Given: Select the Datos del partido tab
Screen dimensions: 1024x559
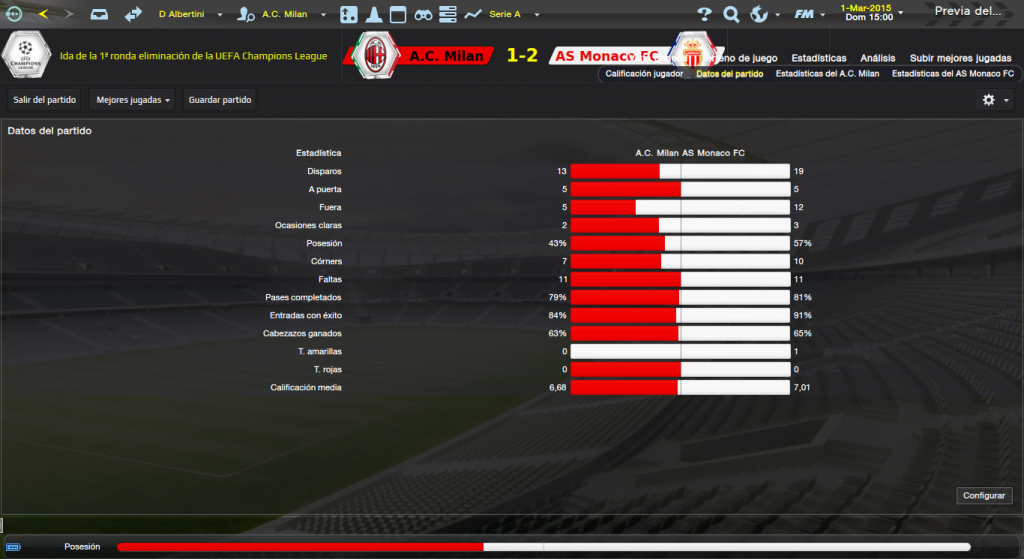Looking at the screenshot, I should [729, 74].
